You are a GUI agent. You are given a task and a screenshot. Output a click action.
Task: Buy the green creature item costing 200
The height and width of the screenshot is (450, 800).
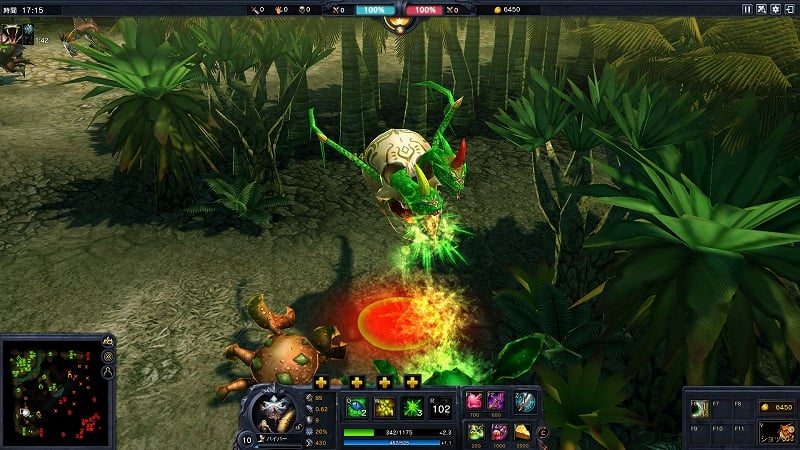click(474, 431)
